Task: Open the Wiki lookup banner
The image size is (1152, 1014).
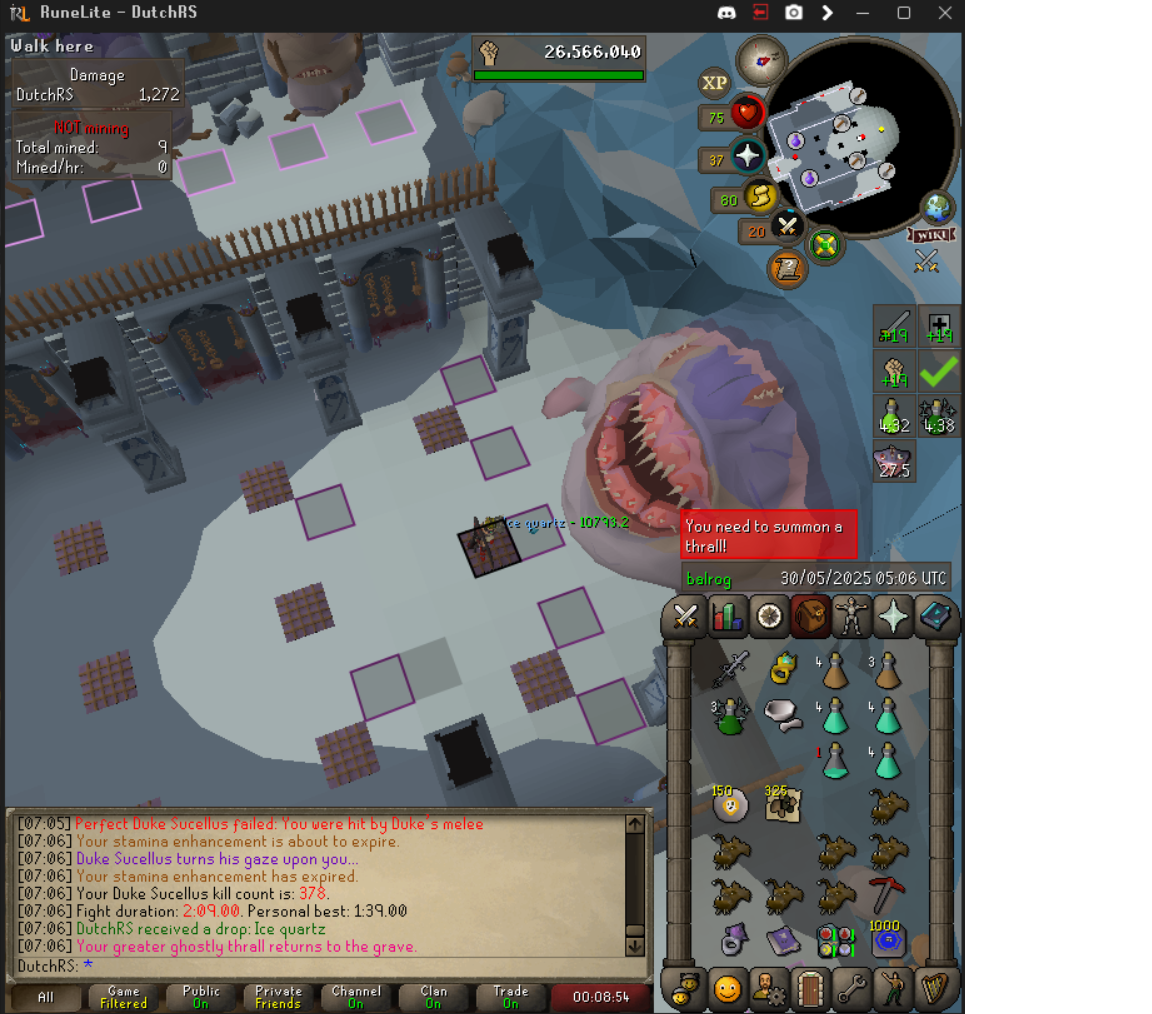Action: click(931, 235)
